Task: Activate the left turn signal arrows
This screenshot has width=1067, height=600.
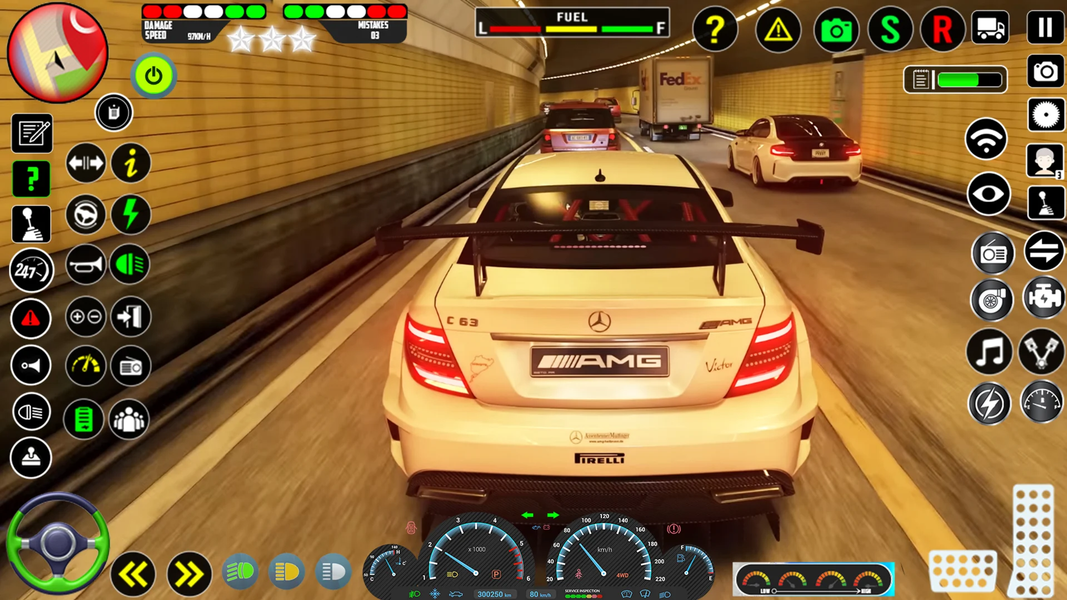Action: pos(133,573)
